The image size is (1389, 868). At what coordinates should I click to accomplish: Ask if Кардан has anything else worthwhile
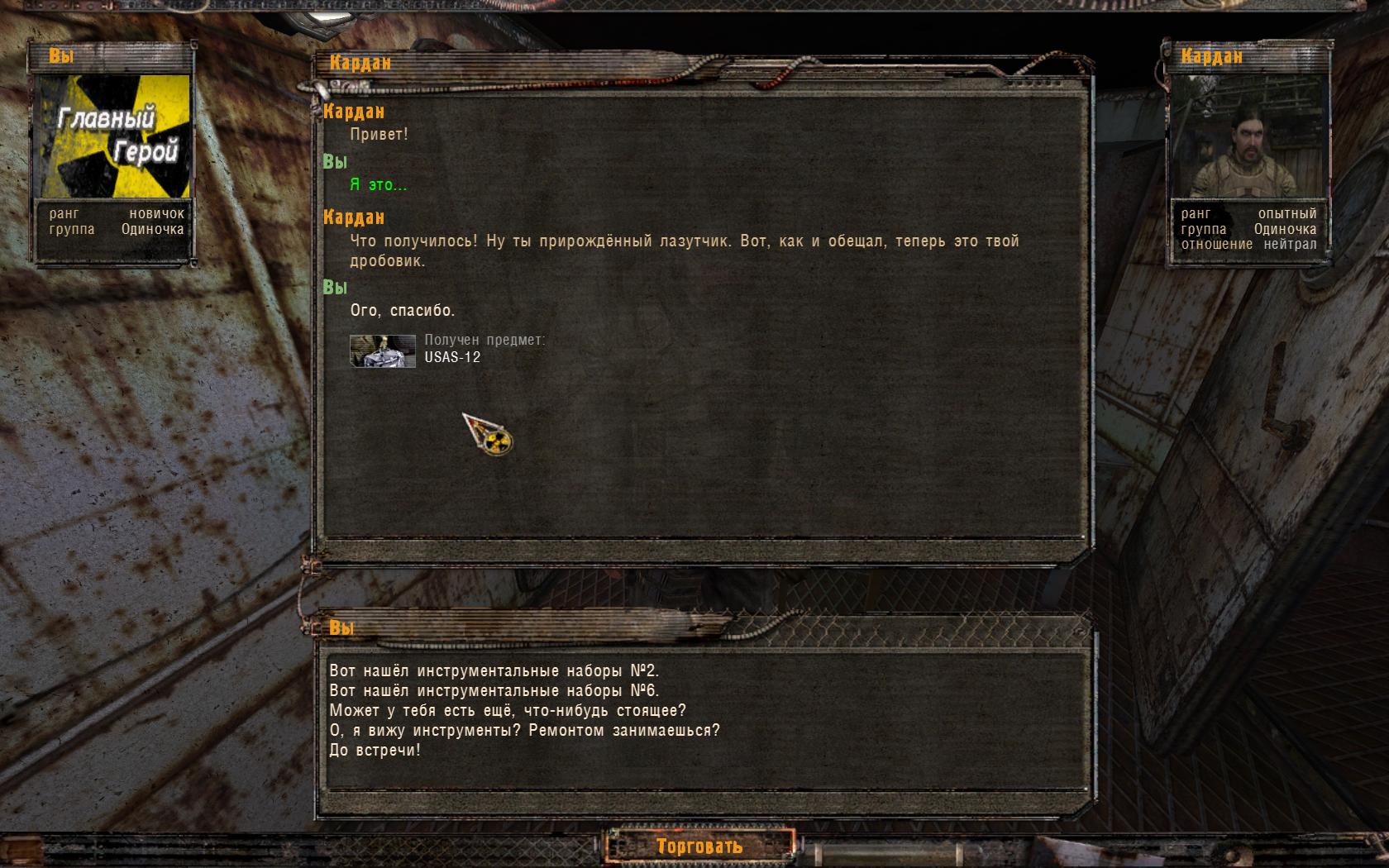pos(508,710)
